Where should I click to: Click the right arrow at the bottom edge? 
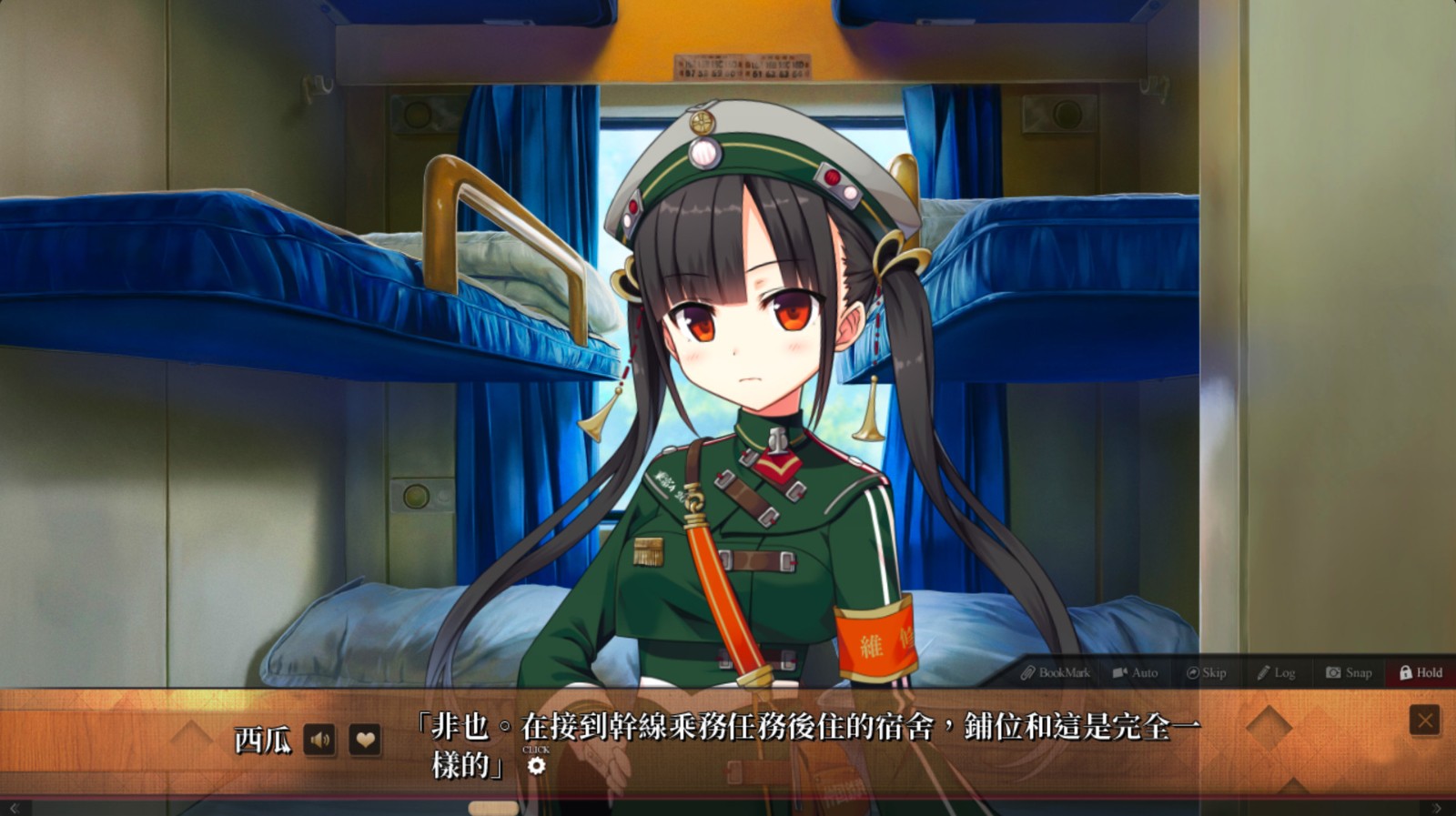(1437, 808)
